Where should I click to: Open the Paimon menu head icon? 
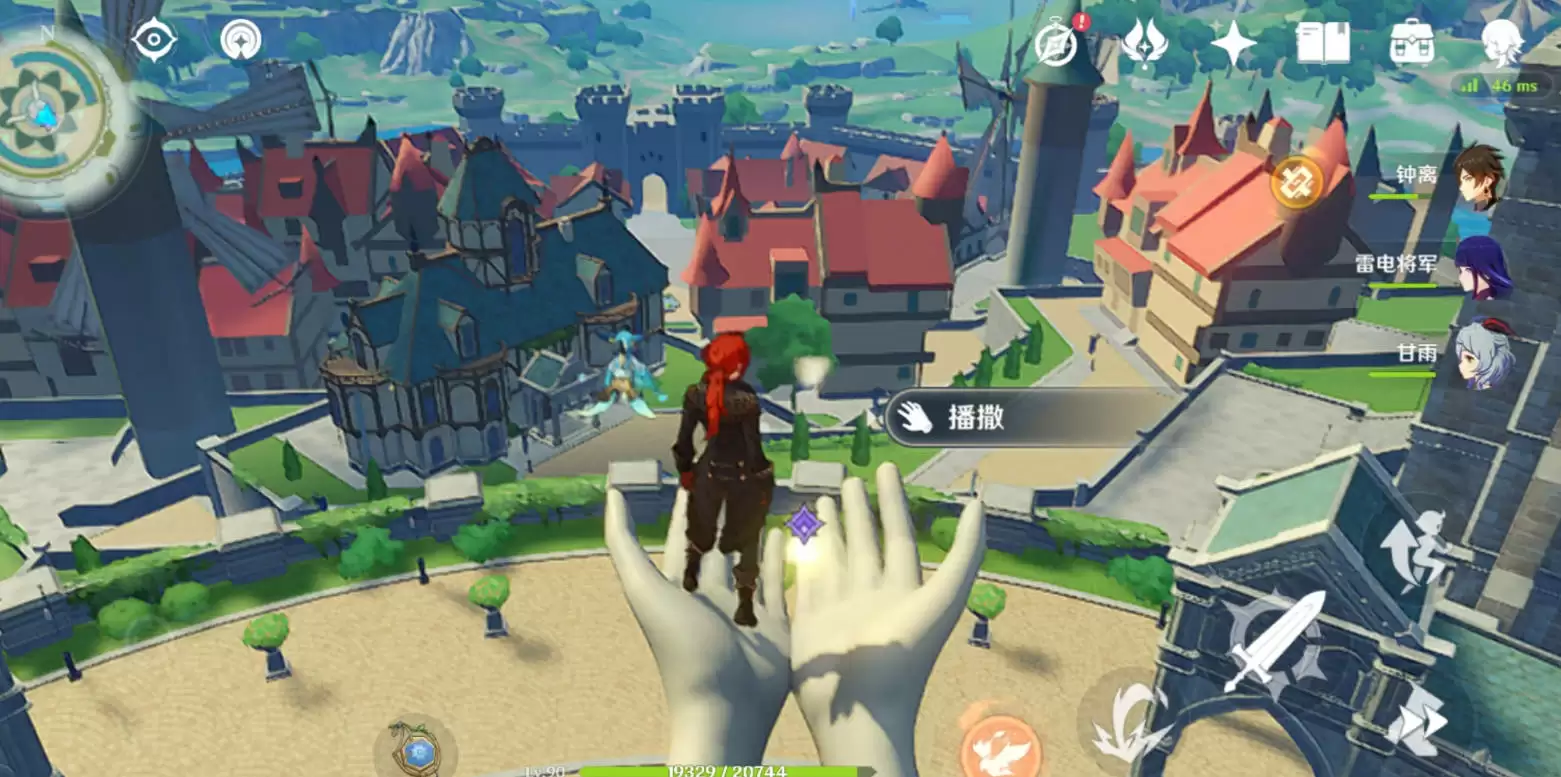point(1501,43)
